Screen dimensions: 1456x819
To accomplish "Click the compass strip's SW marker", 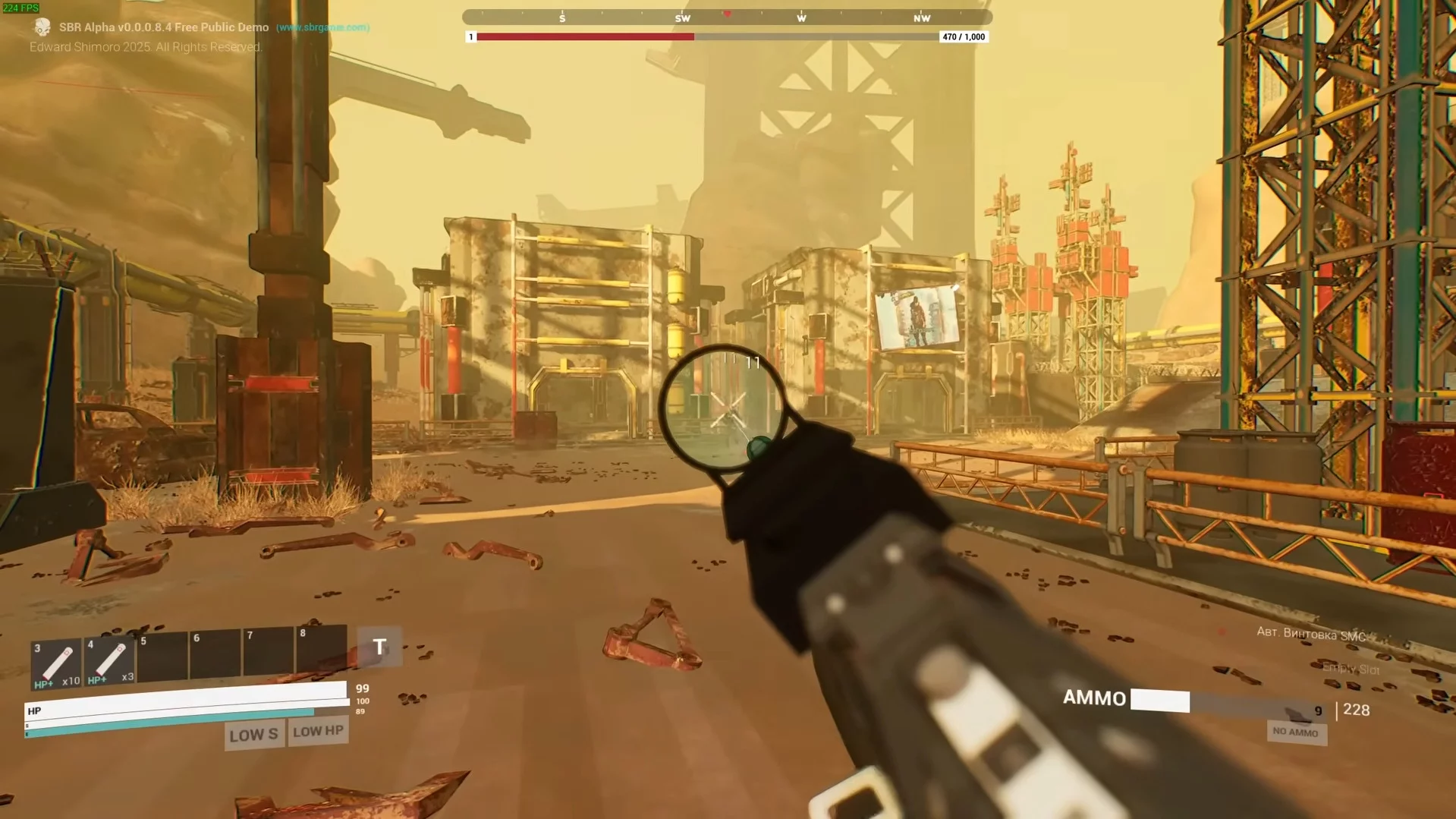I will click(682, 18).
